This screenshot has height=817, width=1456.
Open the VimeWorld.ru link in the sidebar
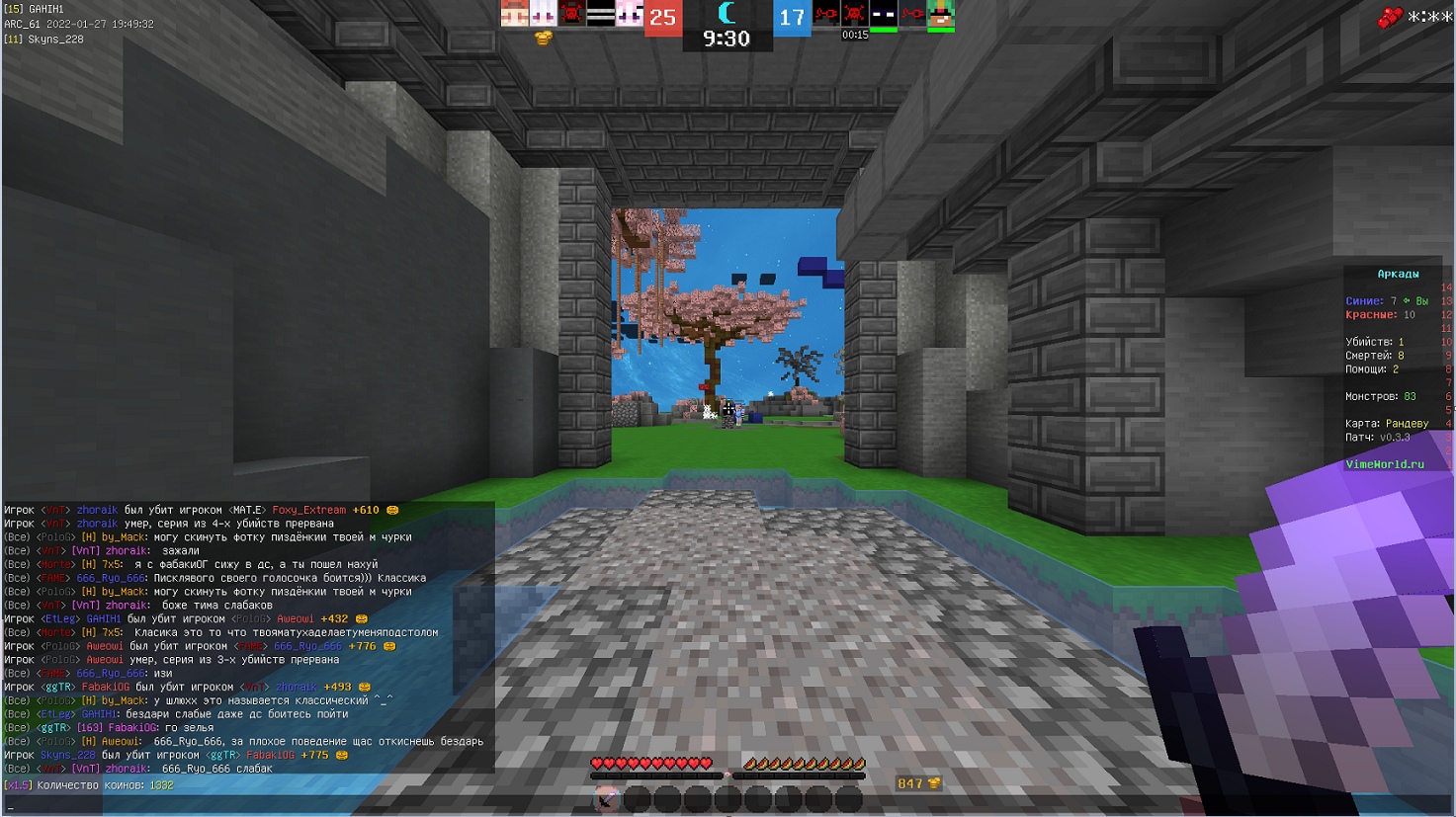(1386, 462)
